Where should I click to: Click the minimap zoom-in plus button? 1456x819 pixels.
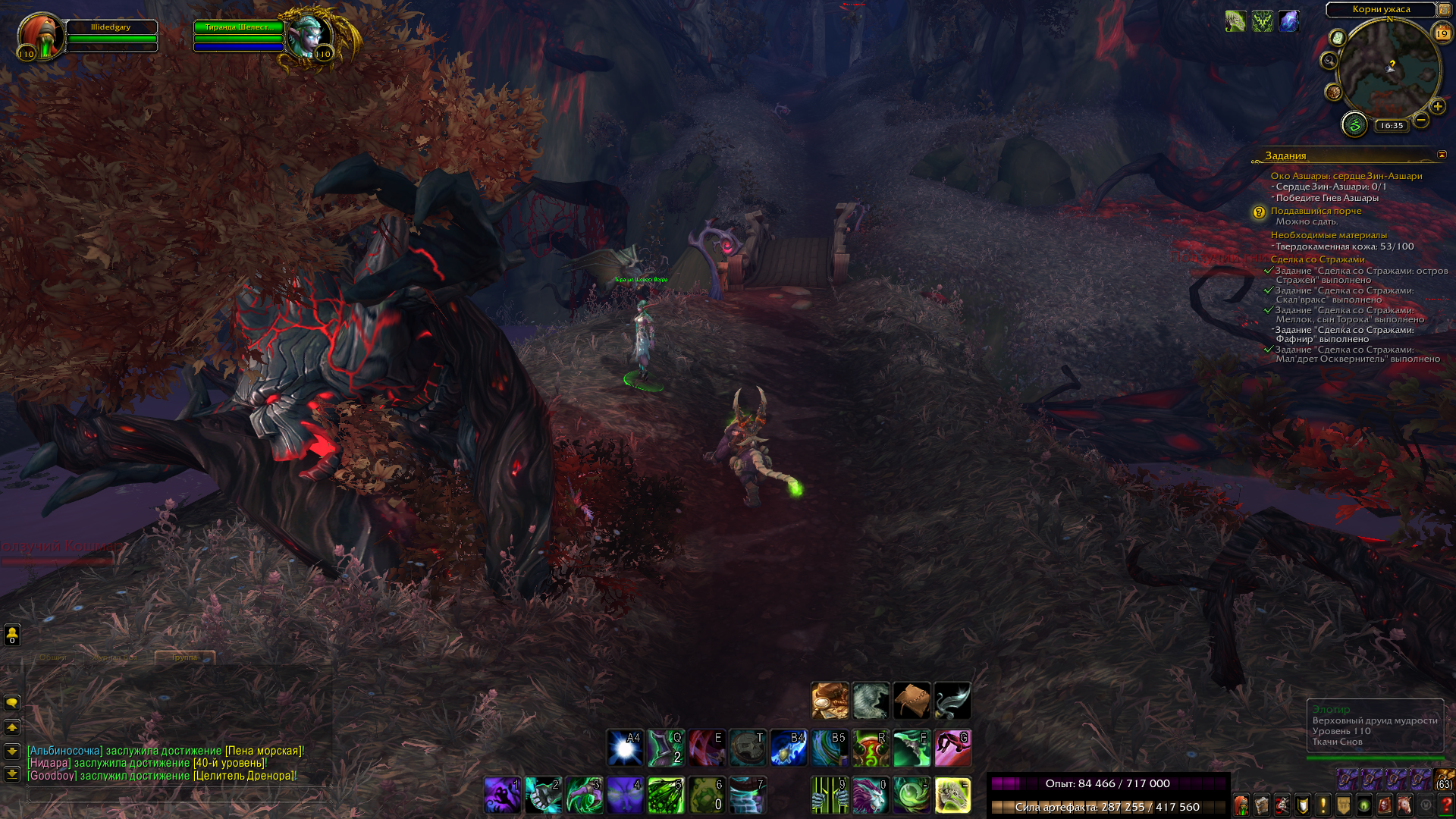pos(1437,107)
